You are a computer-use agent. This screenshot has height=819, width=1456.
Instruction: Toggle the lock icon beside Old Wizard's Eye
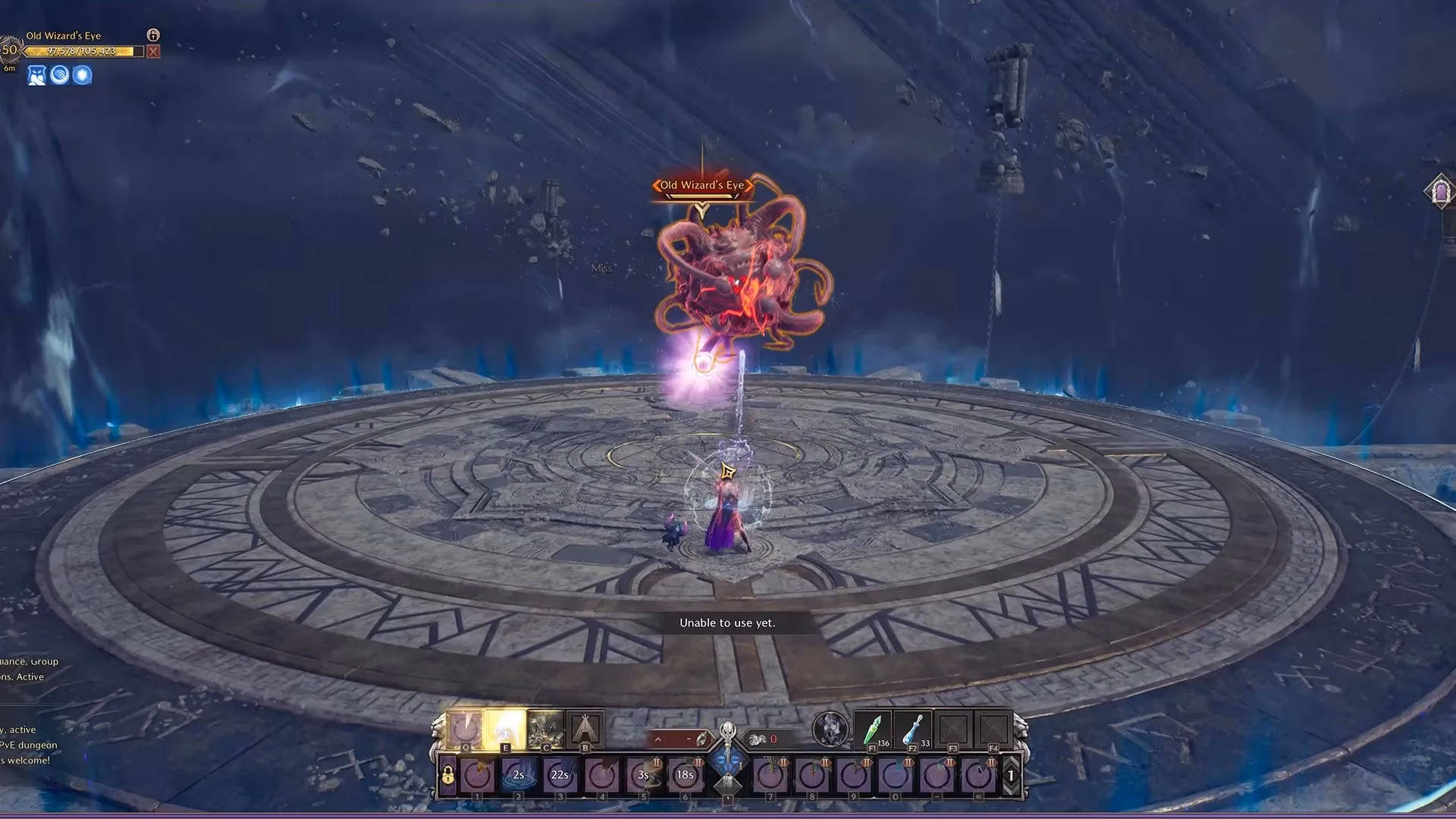pyautogui.click(x=153, y=35)
